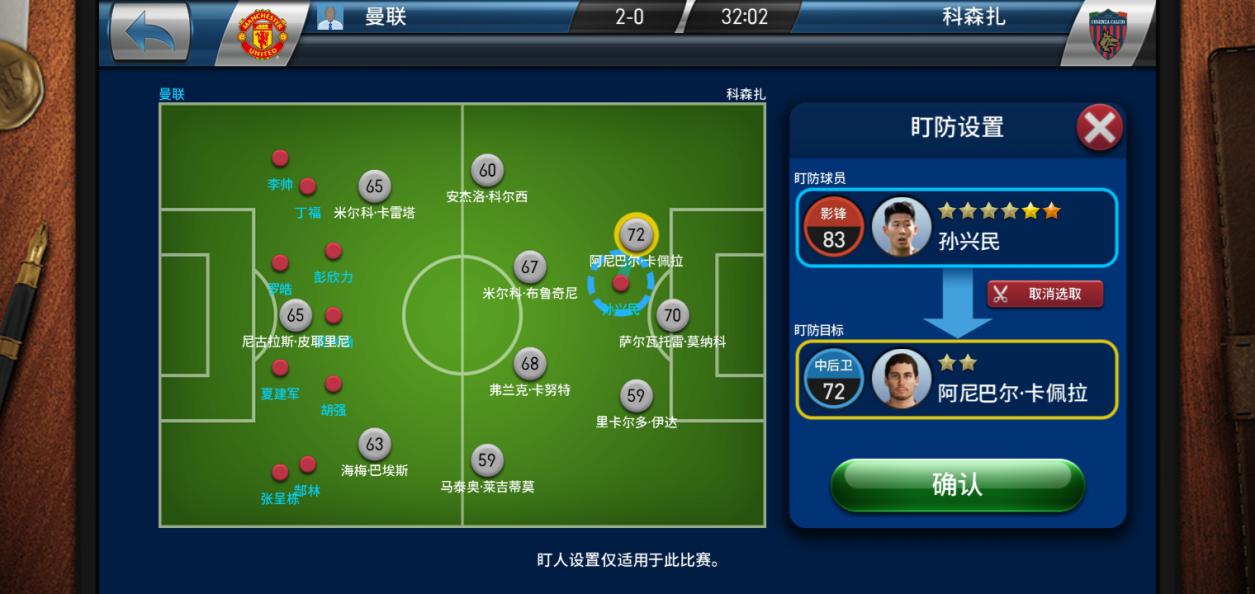
Task: Cancel selection with 取消选取 button
Action: (1045, 293)
